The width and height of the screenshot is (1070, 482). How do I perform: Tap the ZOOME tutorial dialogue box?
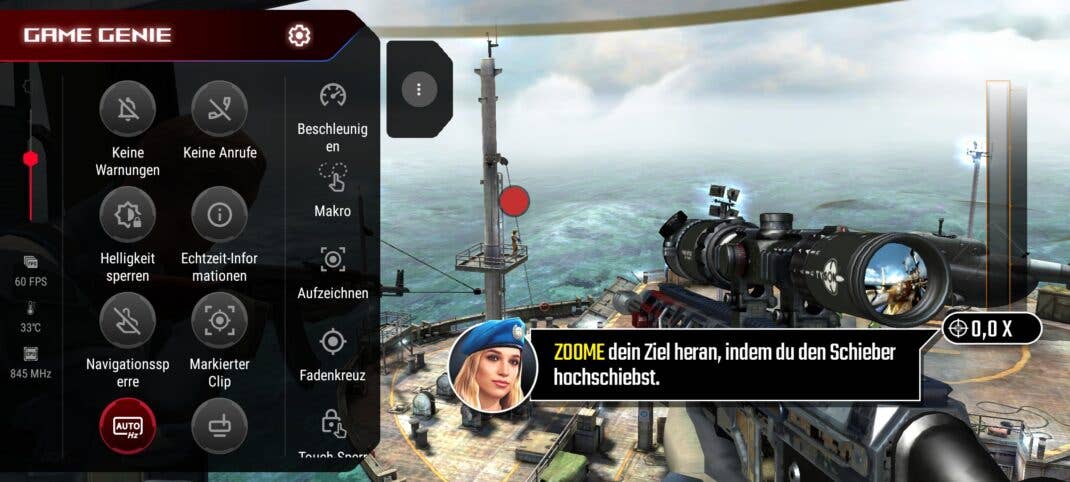point(724,366)
